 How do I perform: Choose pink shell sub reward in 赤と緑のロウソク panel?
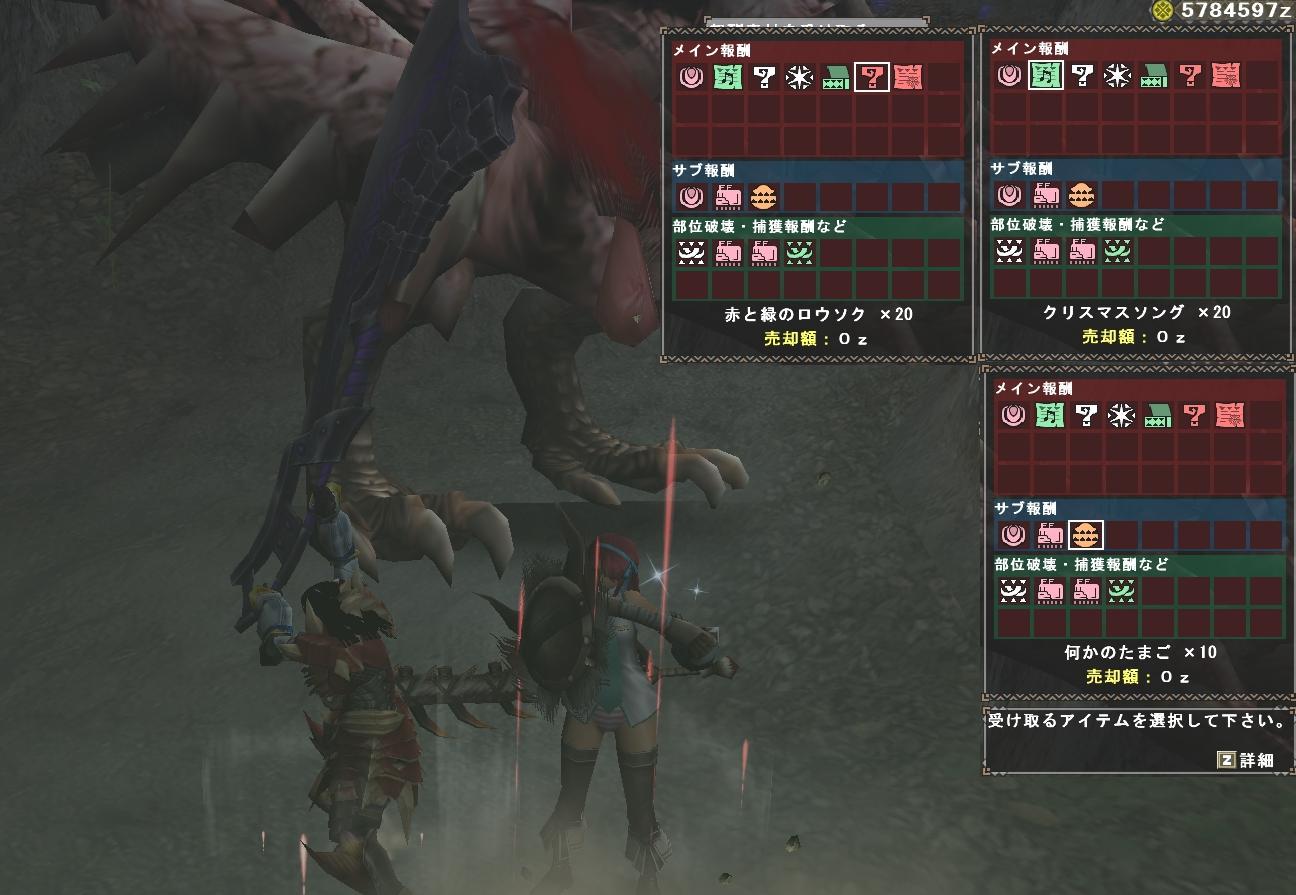[x=691, y=197]
